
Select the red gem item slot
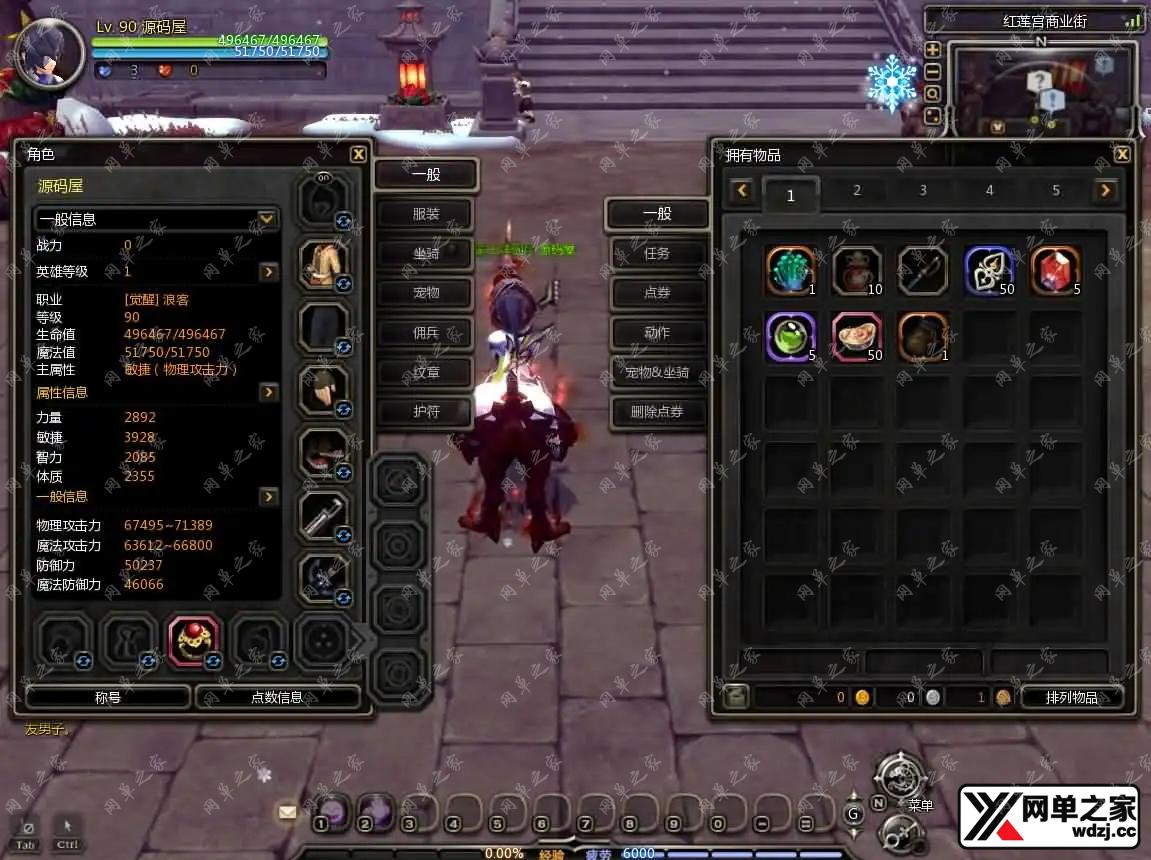coord(1055,270)
